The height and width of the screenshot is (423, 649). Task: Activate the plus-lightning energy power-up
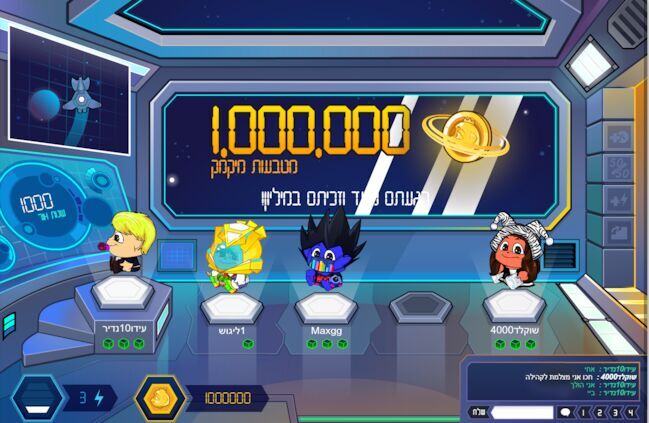(x=617, y=200)
